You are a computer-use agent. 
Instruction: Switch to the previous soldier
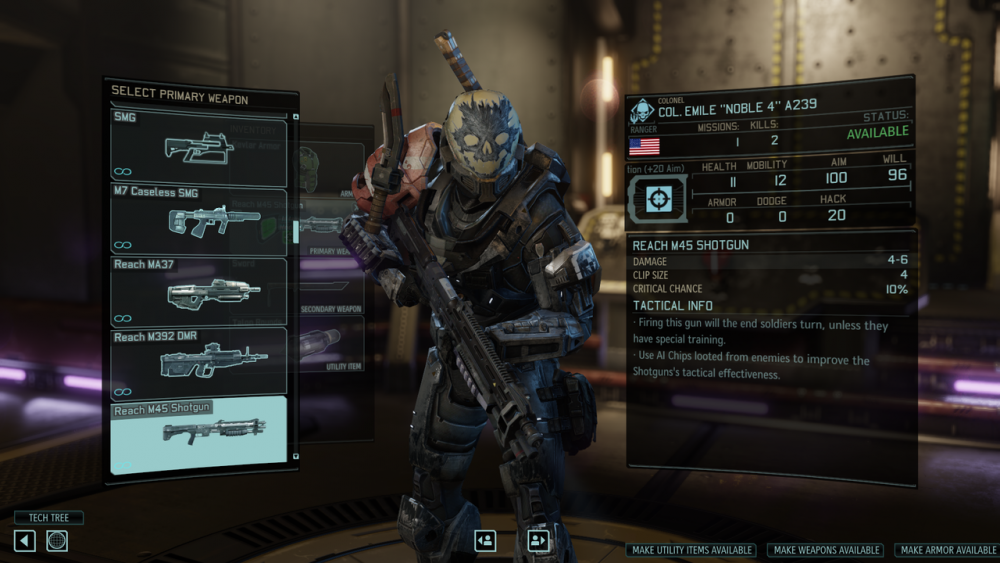485,541
